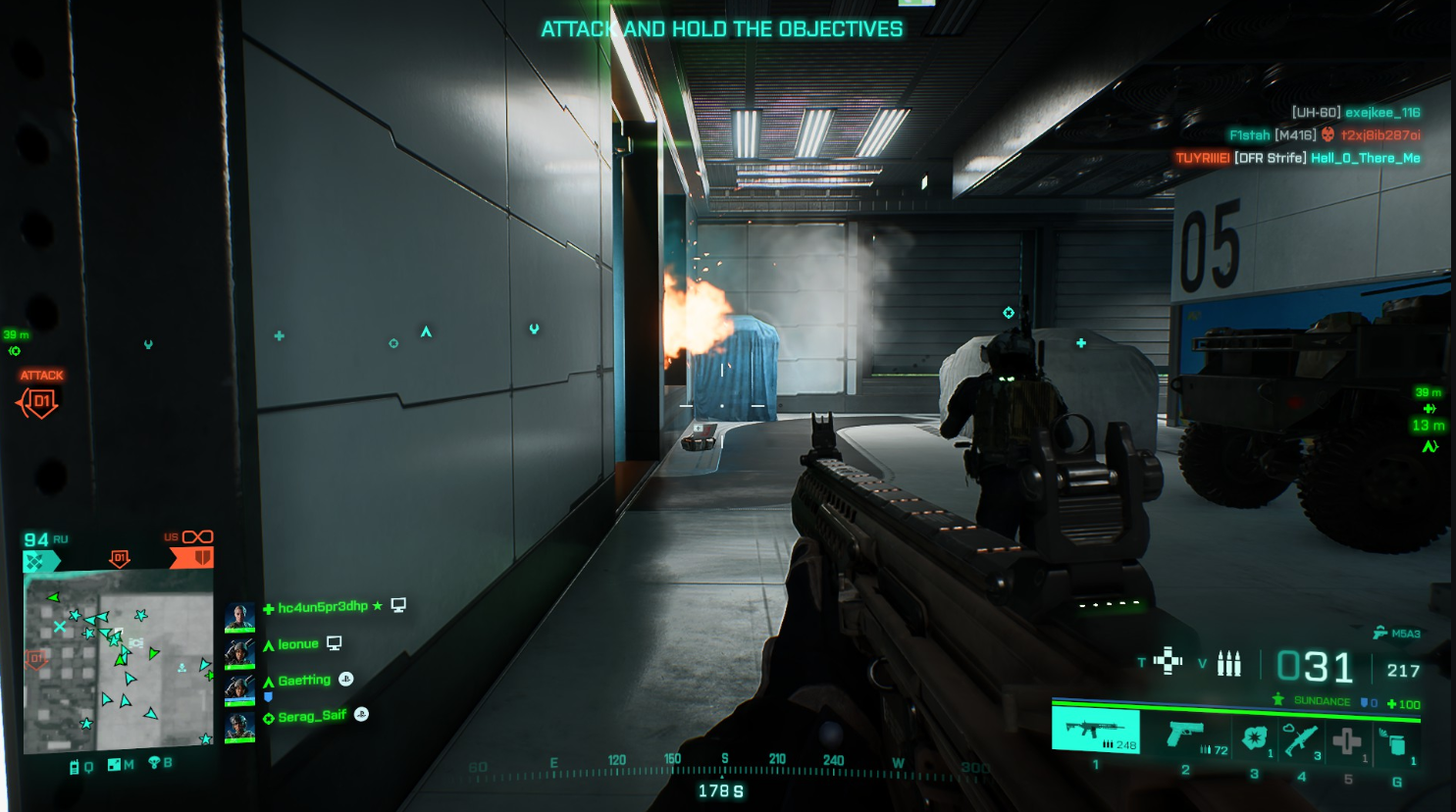The image size is (1456, 812).
Task: Open the full map icon below minimap
Action: click(x=115, y=765)
